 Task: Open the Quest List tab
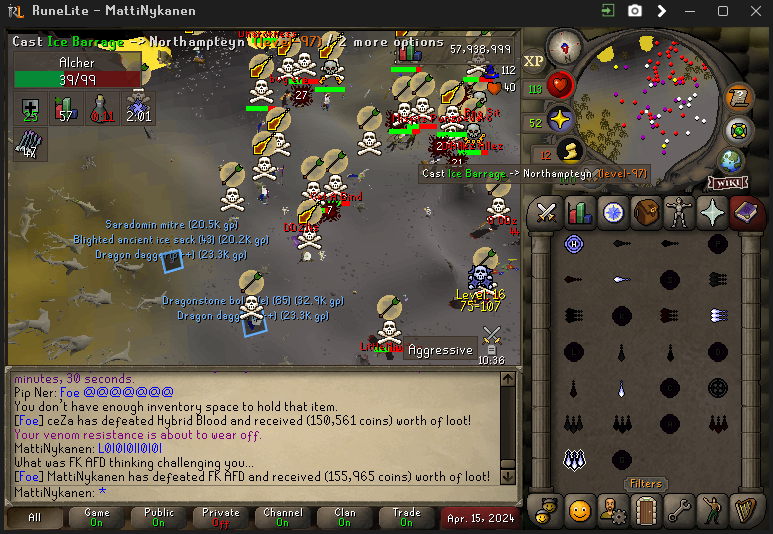[x=613, y=212]
